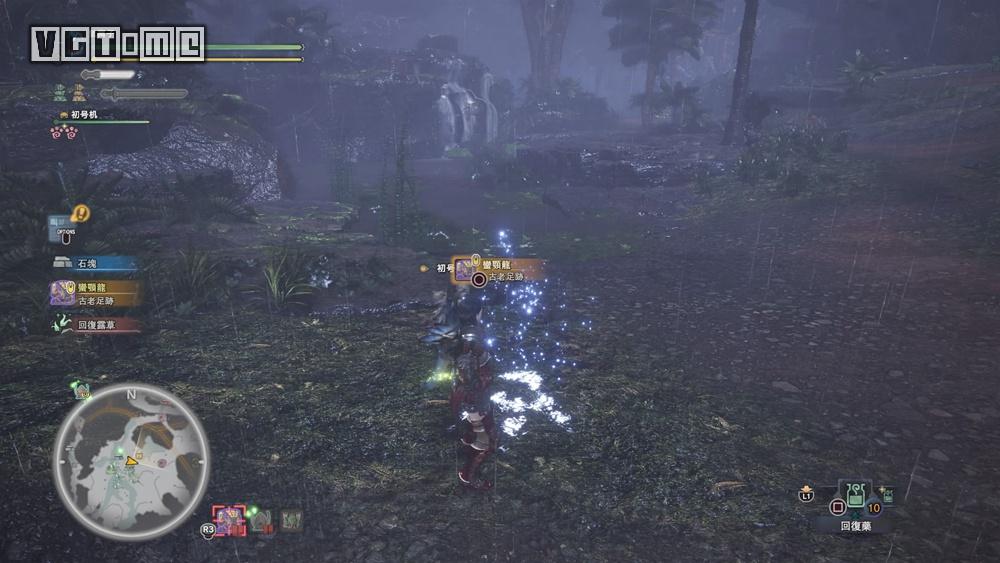
Task: Click the VGTime watermark logo
Action: 118,44
